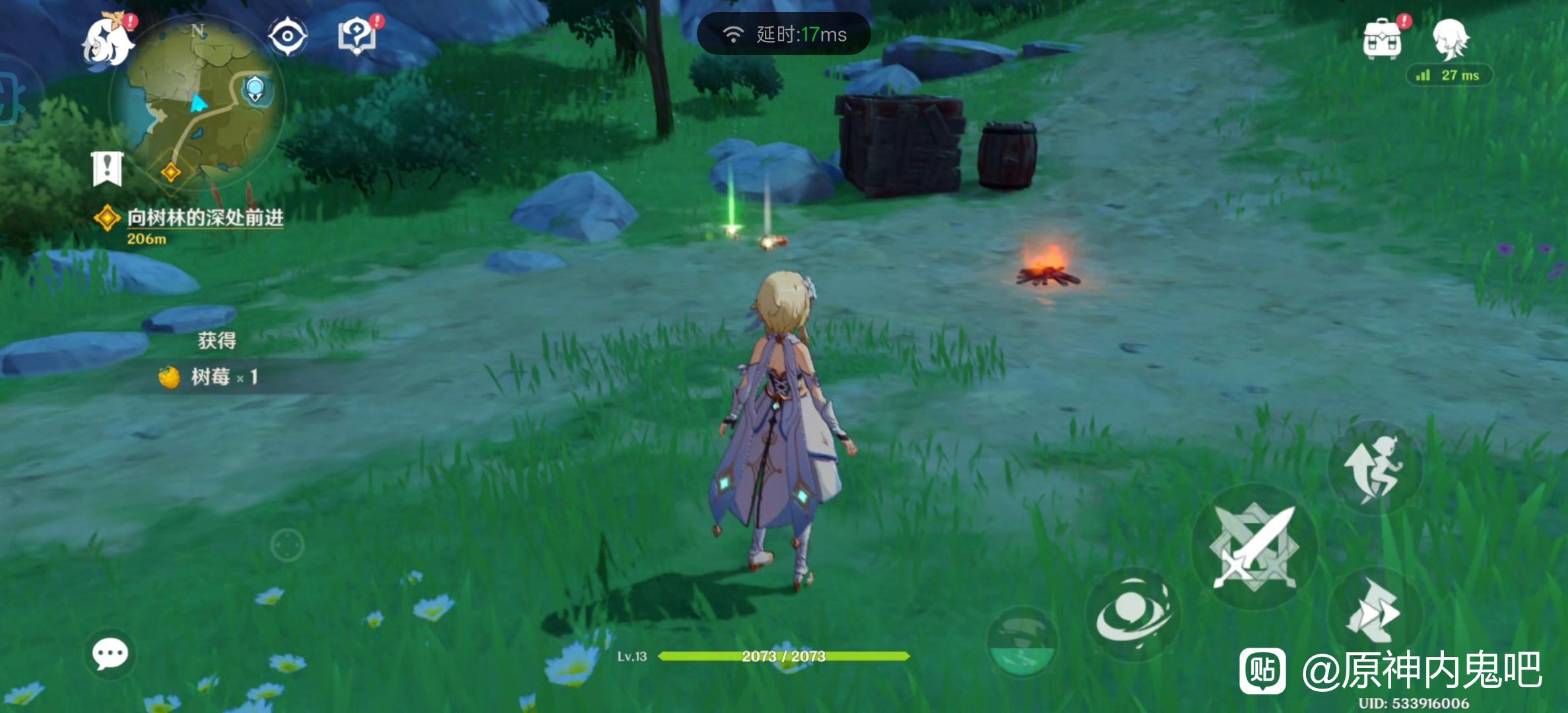Image resolution: width=1568 pixels, height=713 pixels.
Task: Toggle the elemental sight eye icon
Action: pos(287,36)
